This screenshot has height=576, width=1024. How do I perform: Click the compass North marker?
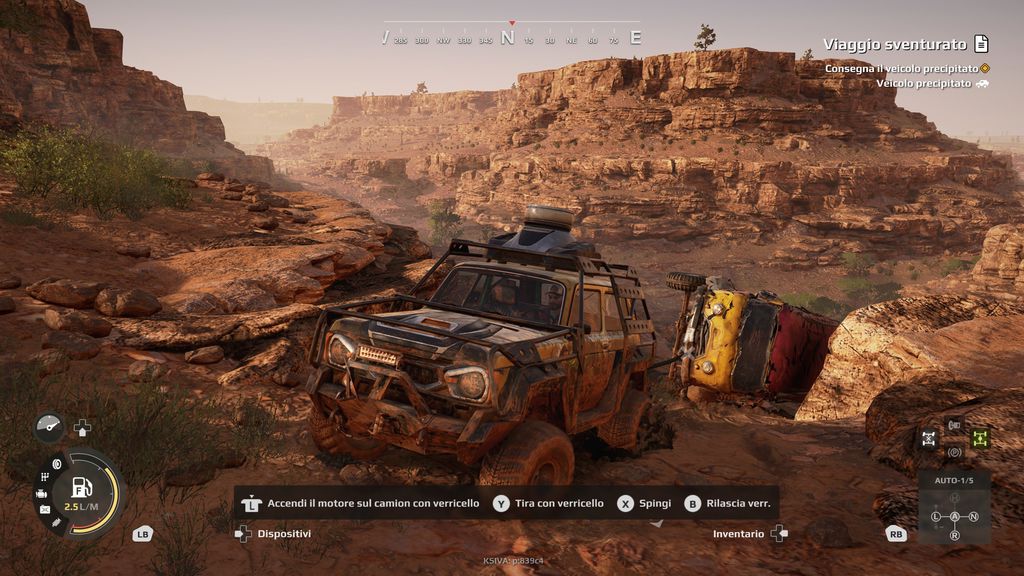(x=507, y=38)
